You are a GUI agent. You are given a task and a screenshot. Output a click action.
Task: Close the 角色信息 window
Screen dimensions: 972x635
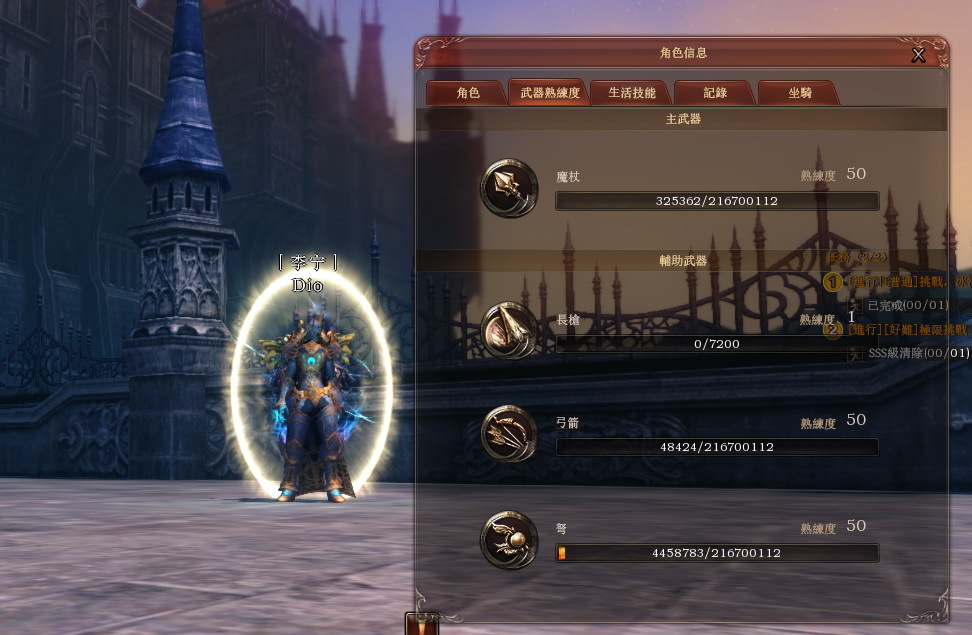coord(918,55)
